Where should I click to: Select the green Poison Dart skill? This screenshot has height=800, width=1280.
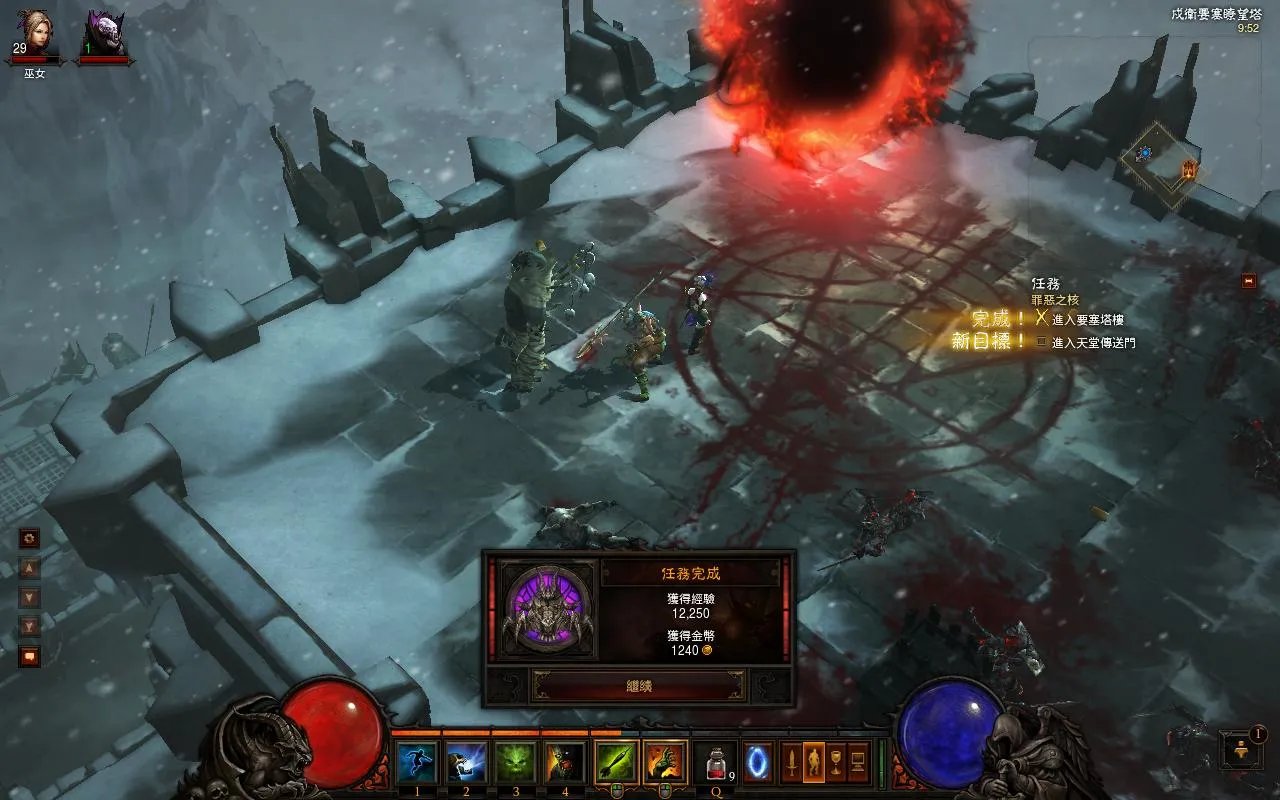[x=616, y=763]
